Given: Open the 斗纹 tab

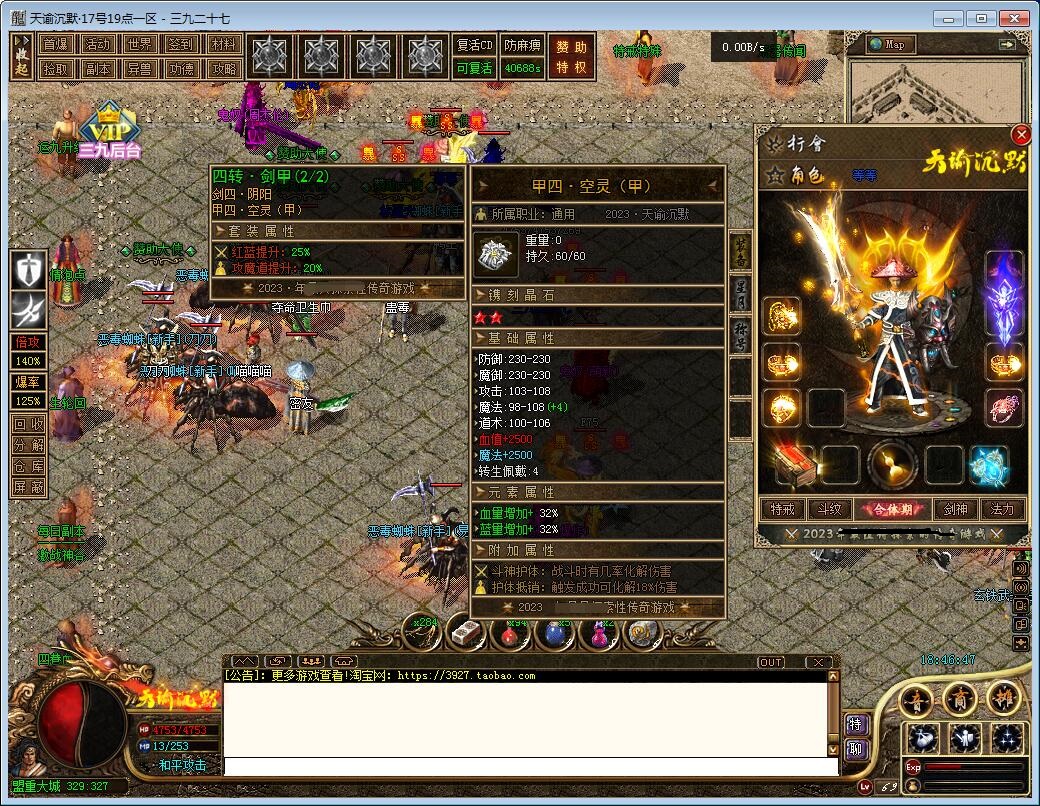Looking at the screenshot, I should 825,509.
